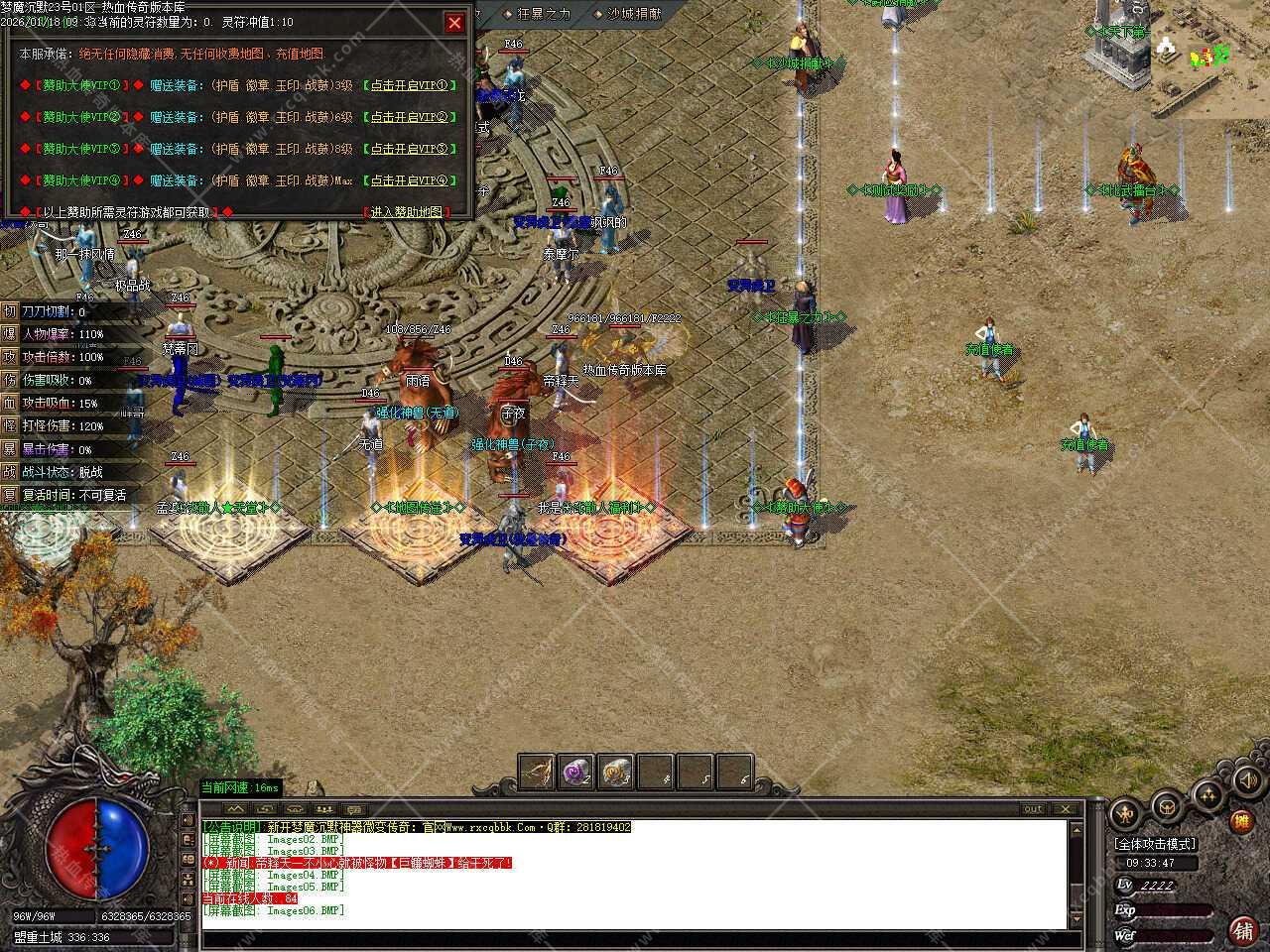
Task: Open the bag box round icon
Action: (1166, 805)
